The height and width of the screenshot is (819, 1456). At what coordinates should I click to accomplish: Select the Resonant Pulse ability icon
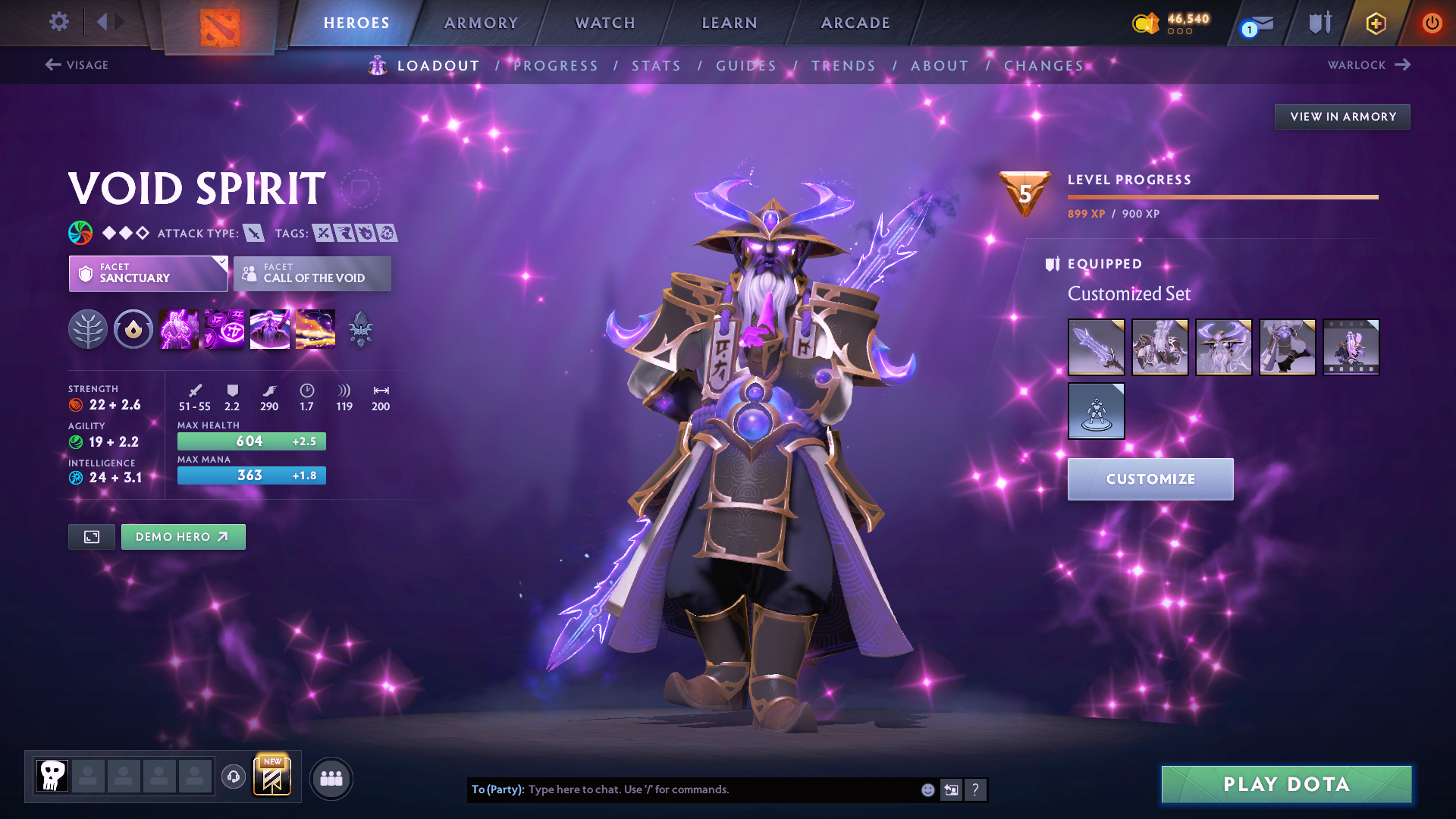pyautogui.click(x=269, y=329)
